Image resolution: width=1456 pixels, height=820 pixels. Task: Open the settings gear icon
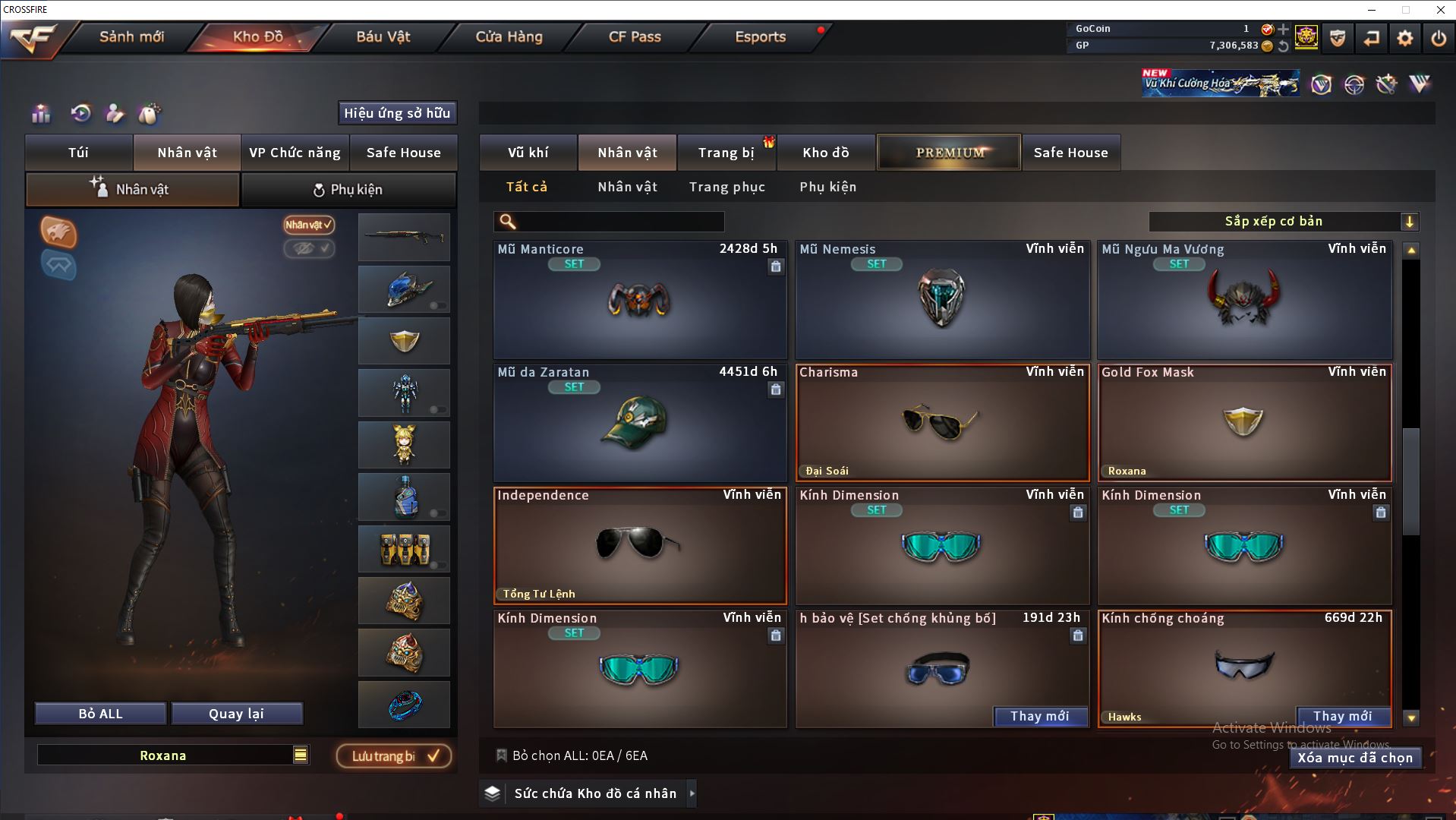point(1404,38)
